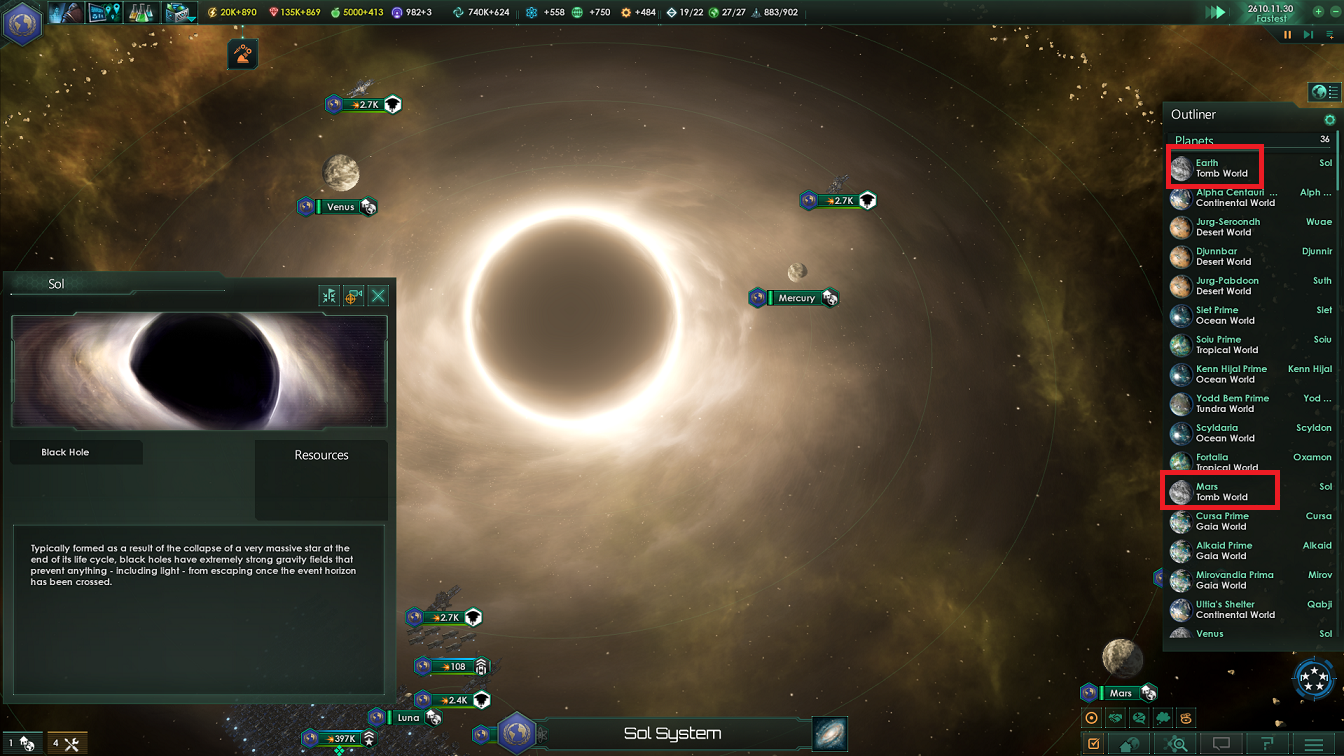1344x756 pixels.
Task: Open the main menu hamburger button
Action: [x=1314, y=744]
